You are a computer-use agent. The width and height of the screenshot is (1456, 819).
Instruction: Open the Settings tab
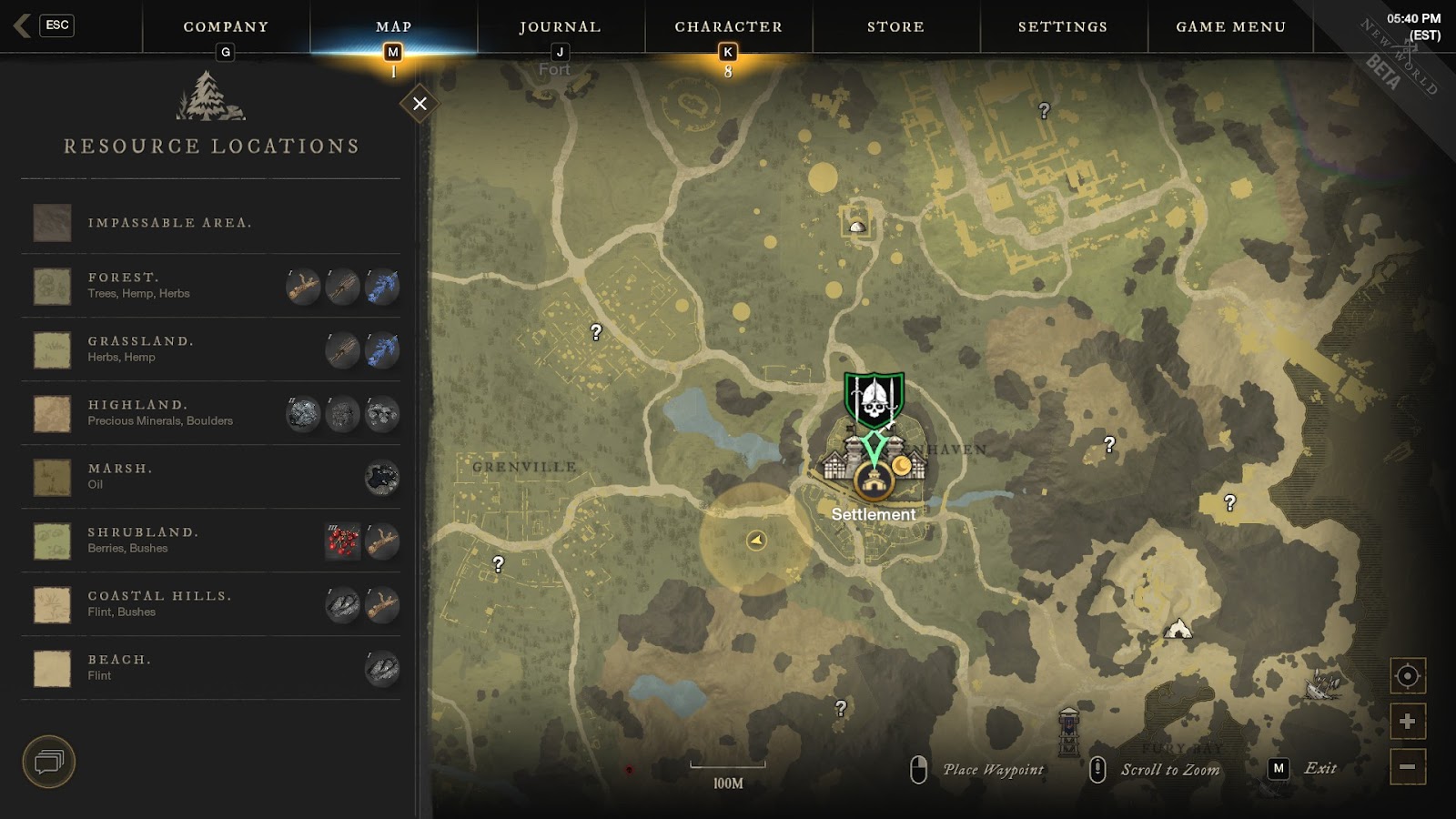(1063, 27)
